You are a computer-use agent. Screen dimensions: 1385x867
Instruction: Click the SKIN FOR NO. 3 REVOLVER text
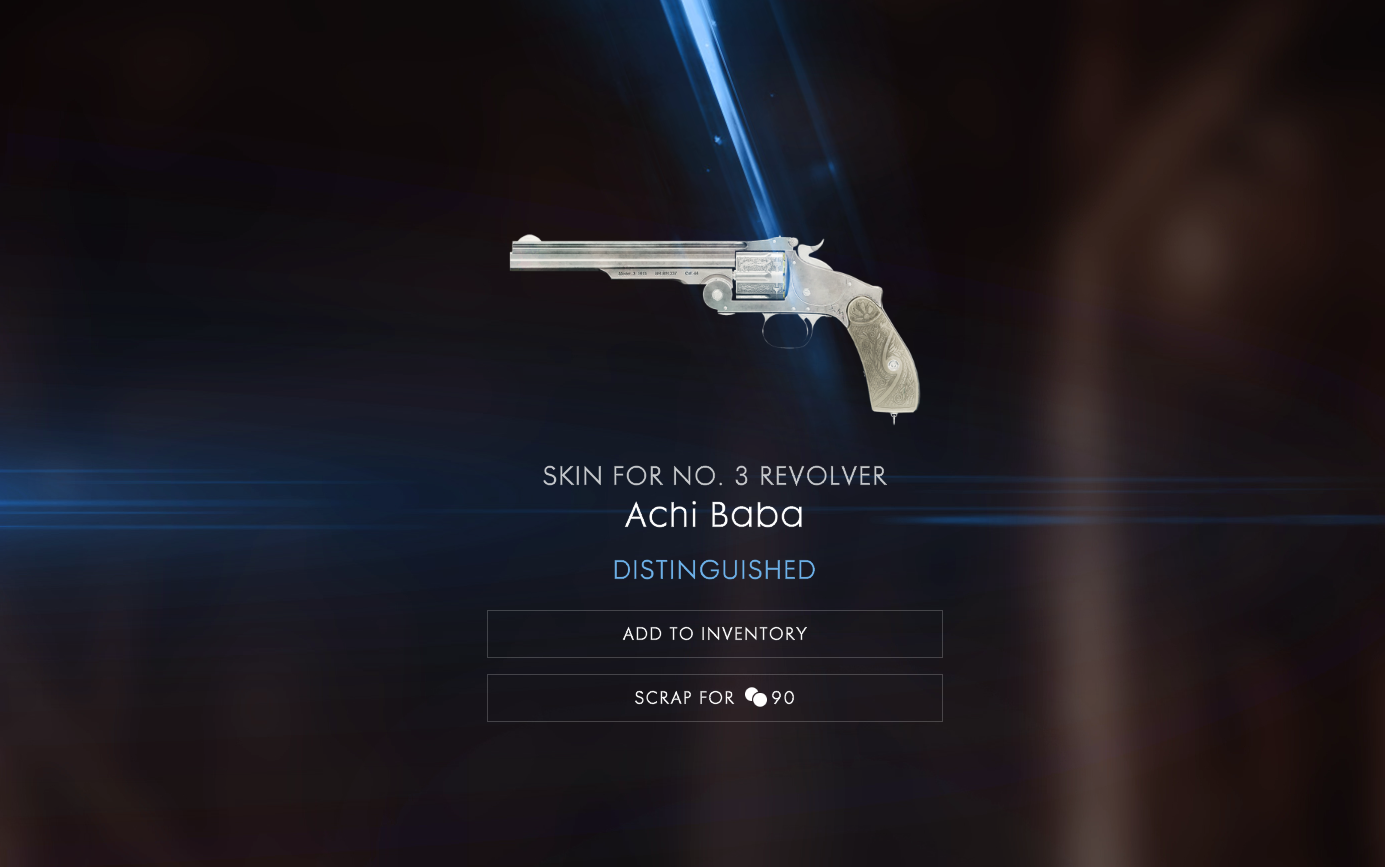click(x=714, y=477)
